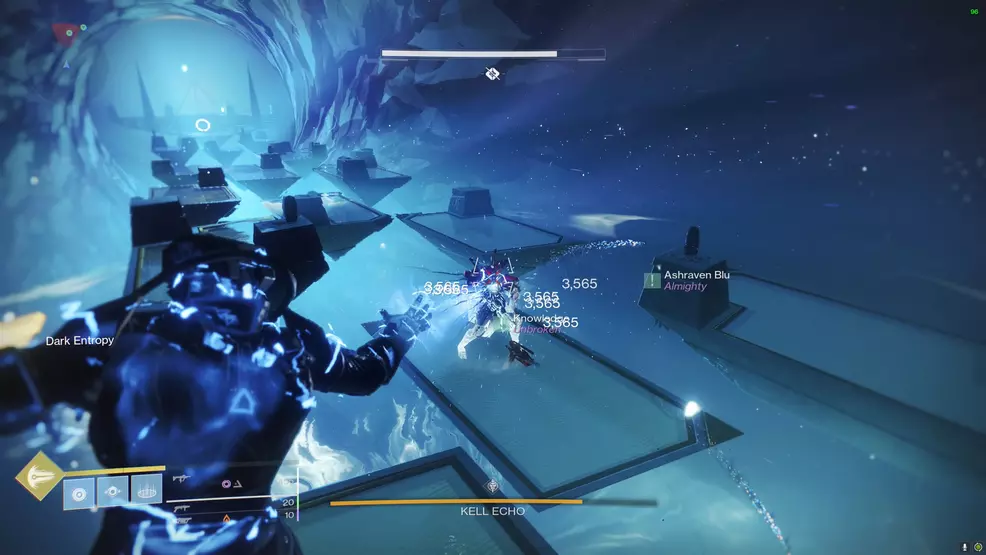Click the microphone overlay icon
This screenshot has width=986, height=555.
(x=964, y=546)
